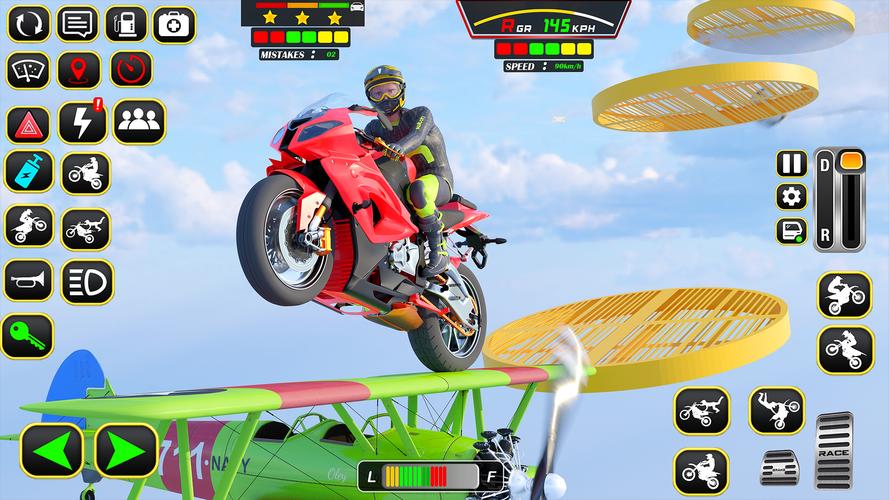
Task: Open the multiplayer people icon
Action: pos(139,121)
